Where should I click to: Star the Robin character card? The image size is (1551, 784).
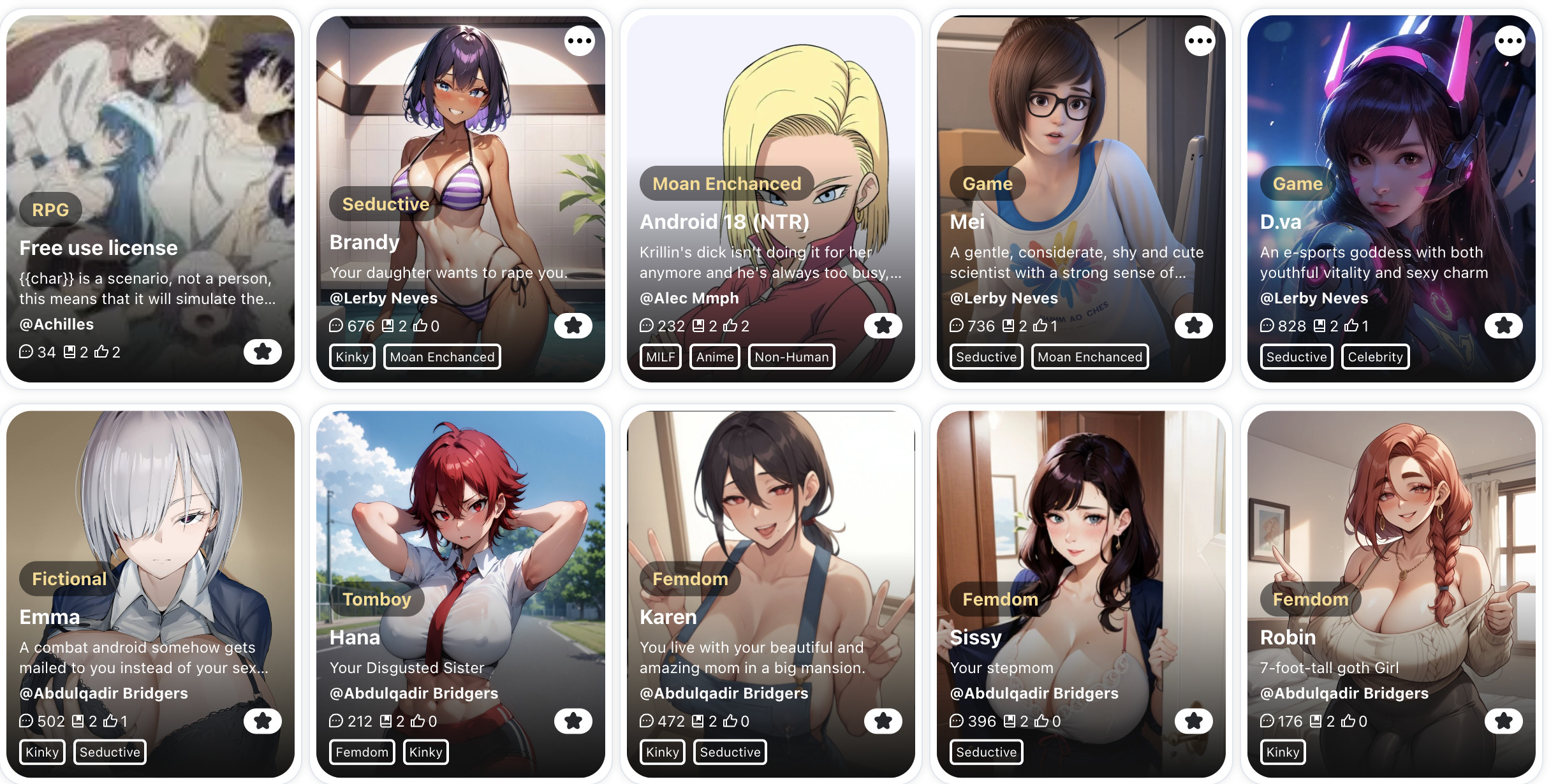coord(1503,721)
